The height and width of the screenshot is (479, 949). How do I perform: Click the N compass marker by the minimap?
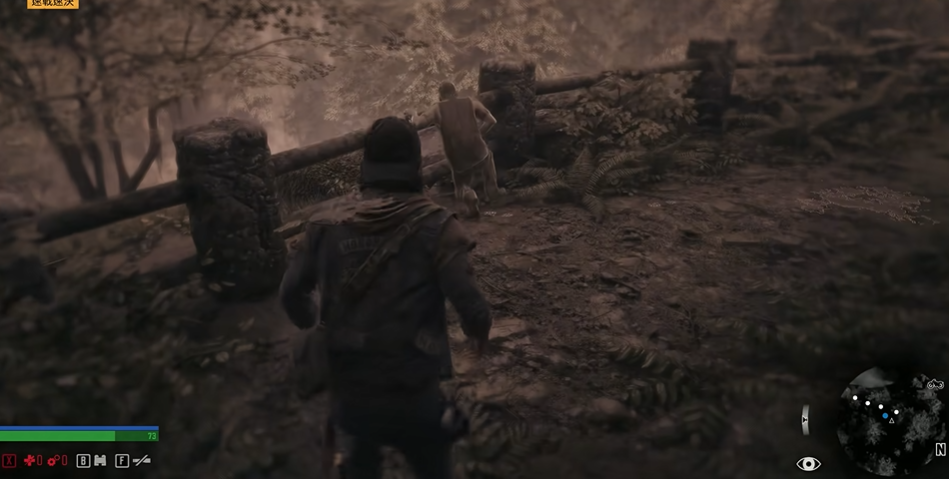tap(940, 451)
